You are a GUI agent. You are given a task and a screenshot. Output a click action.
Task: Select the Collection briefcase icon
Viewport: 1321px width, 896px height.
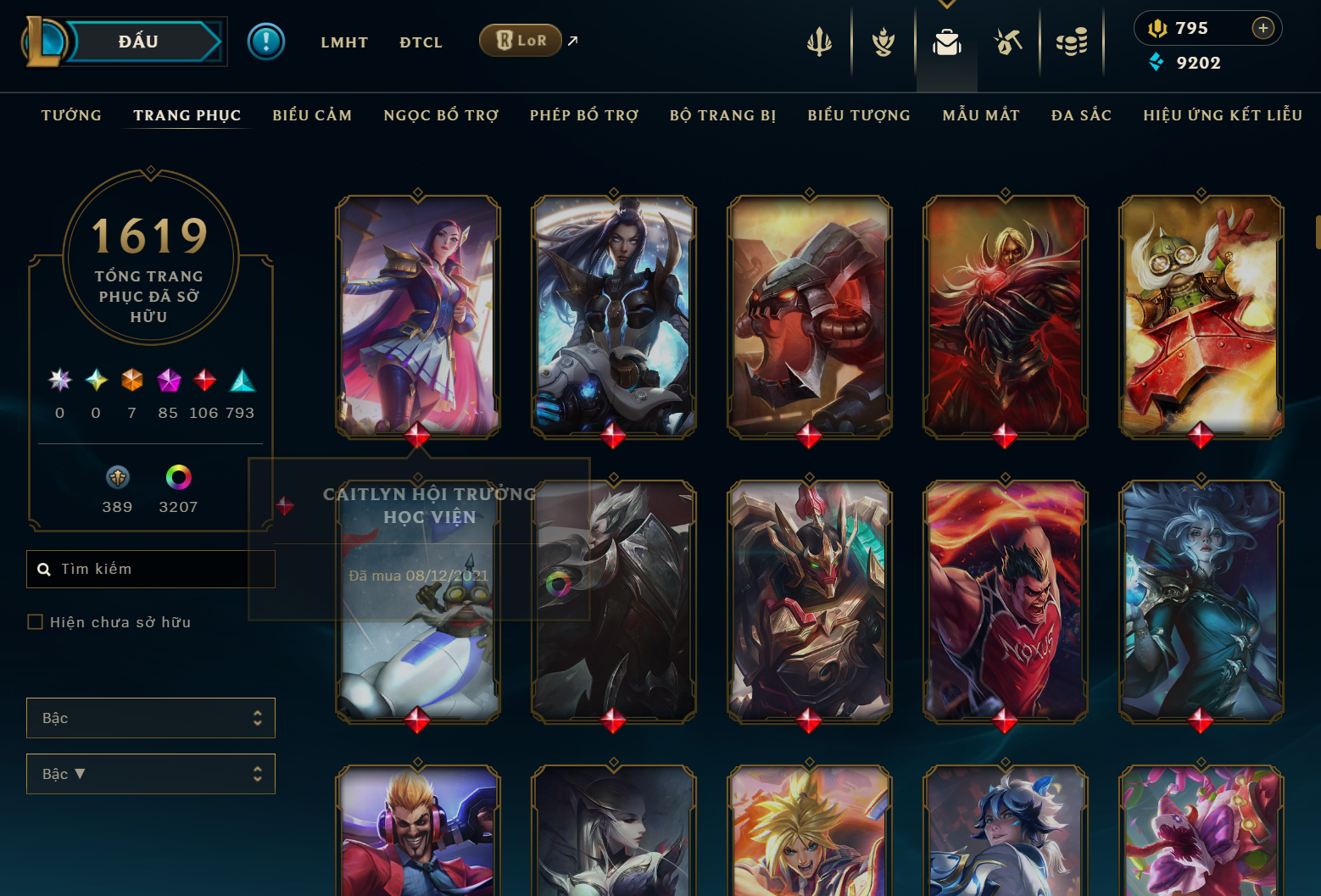coord(946,40)
